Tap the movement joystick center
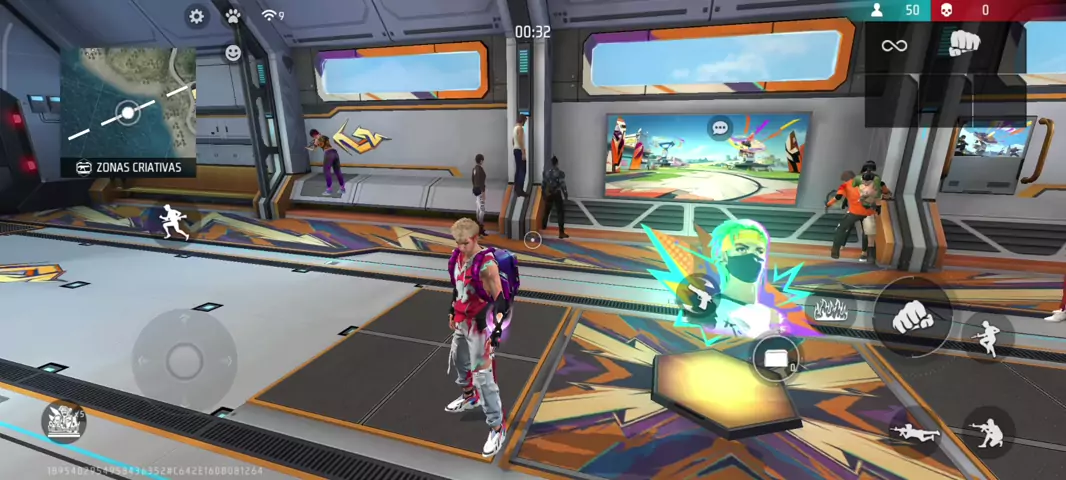The width and height of the screenshot is (1066, 480). point(184,359)
